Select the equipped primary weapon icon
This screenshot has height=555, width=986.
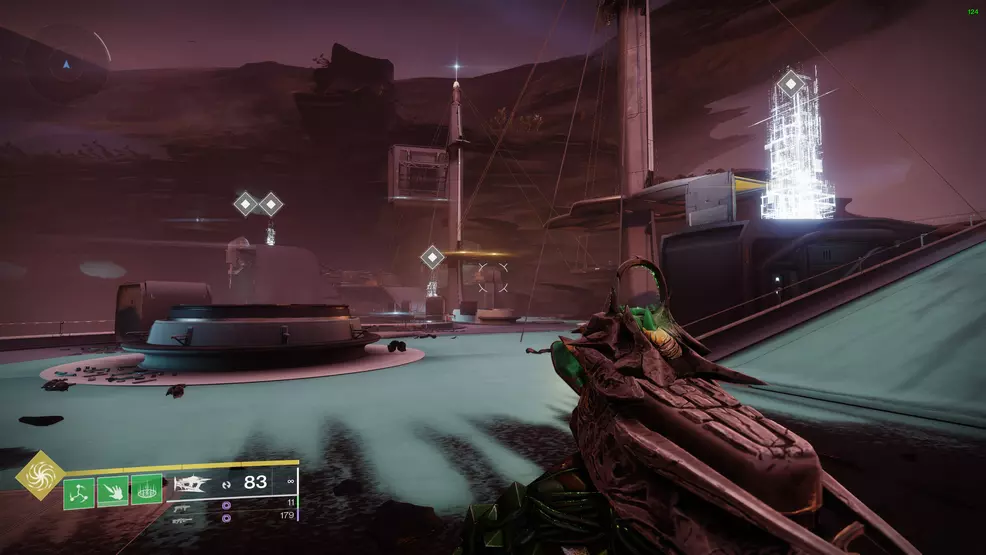click(192, 485)
